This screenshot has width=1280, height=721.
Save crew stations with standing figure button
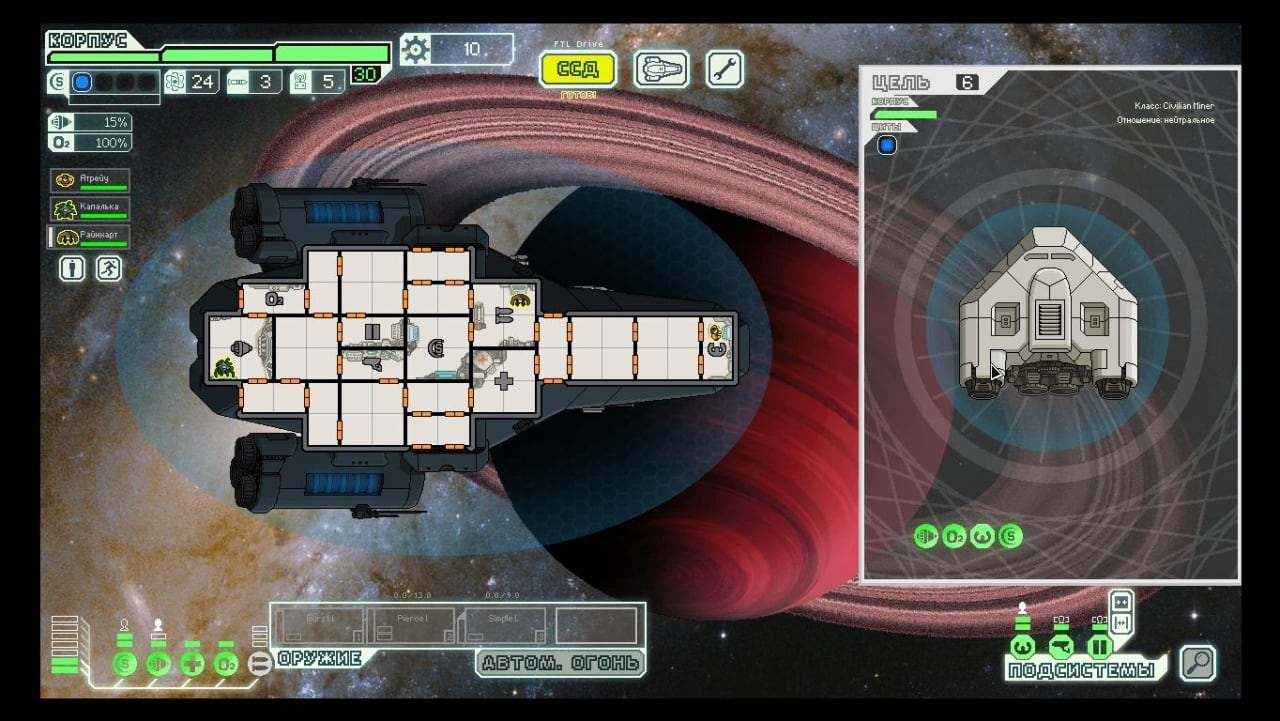(x=71, y=269)
